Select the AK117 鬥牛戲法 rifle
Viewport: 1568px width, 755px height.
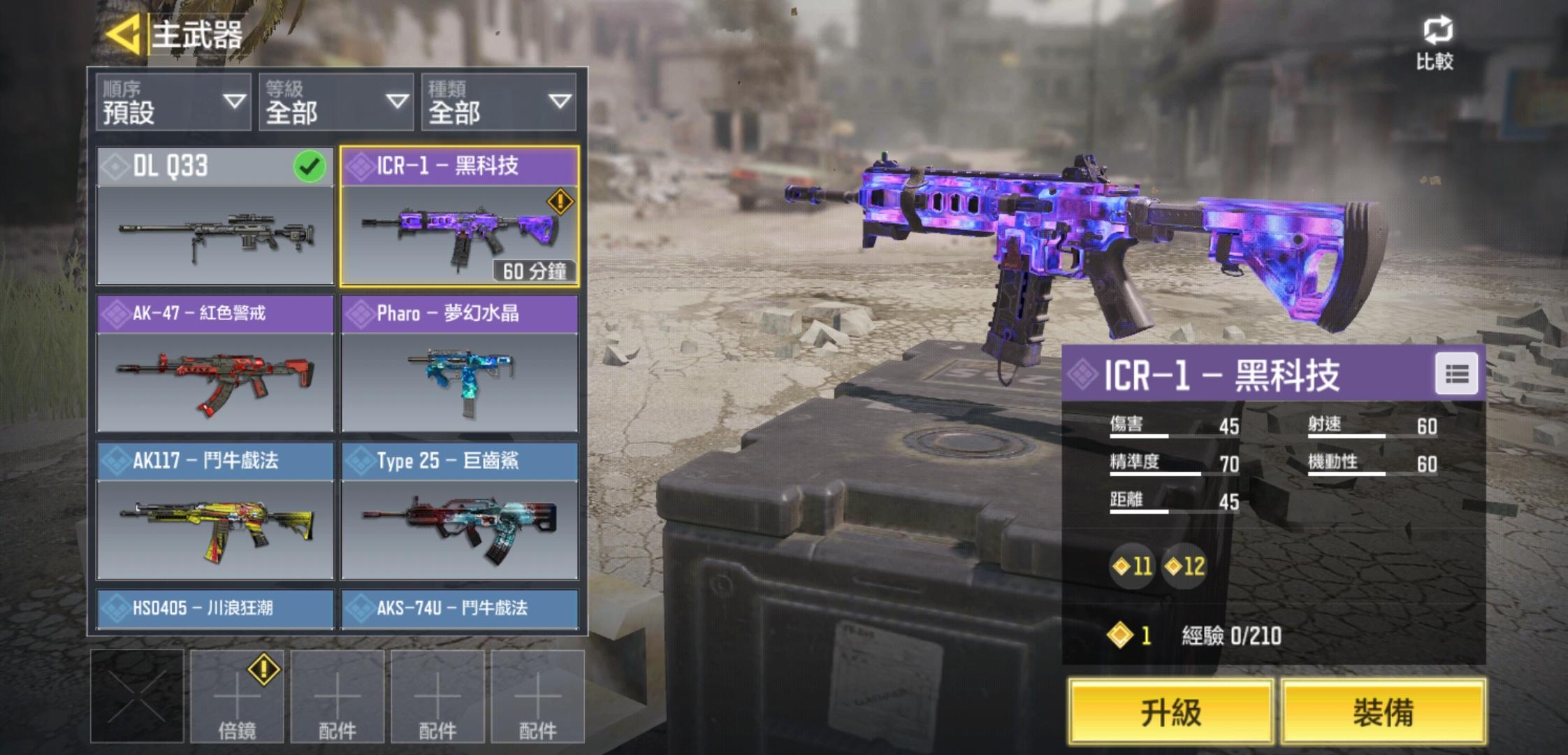point(215,511)
